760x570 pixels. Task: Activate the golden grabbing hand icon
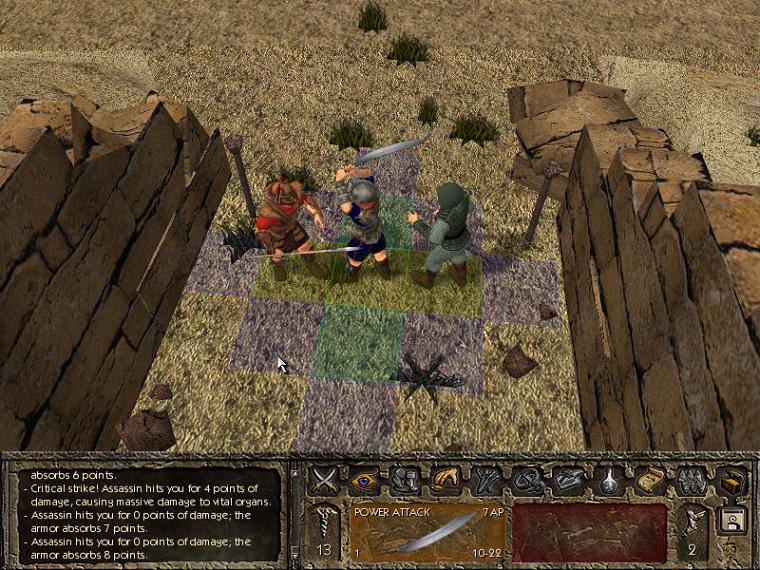pyautogui.click(x=445, y=480)
